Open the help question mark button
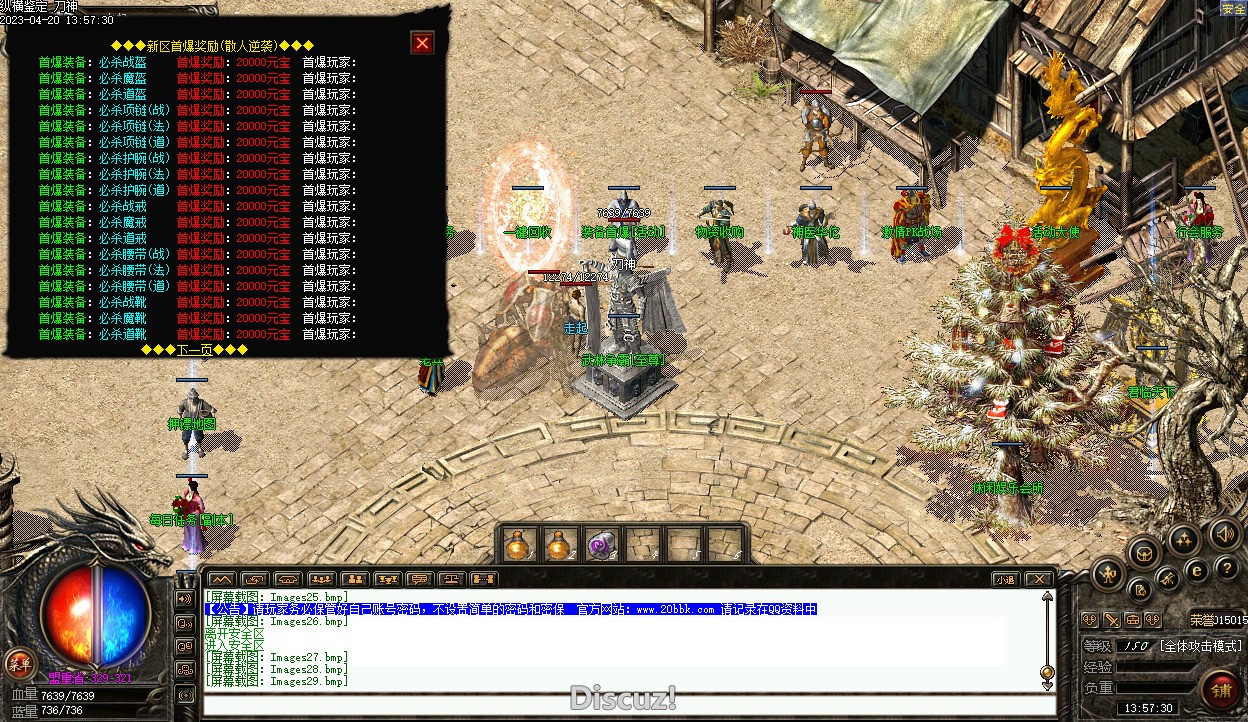 point(1227,569)
